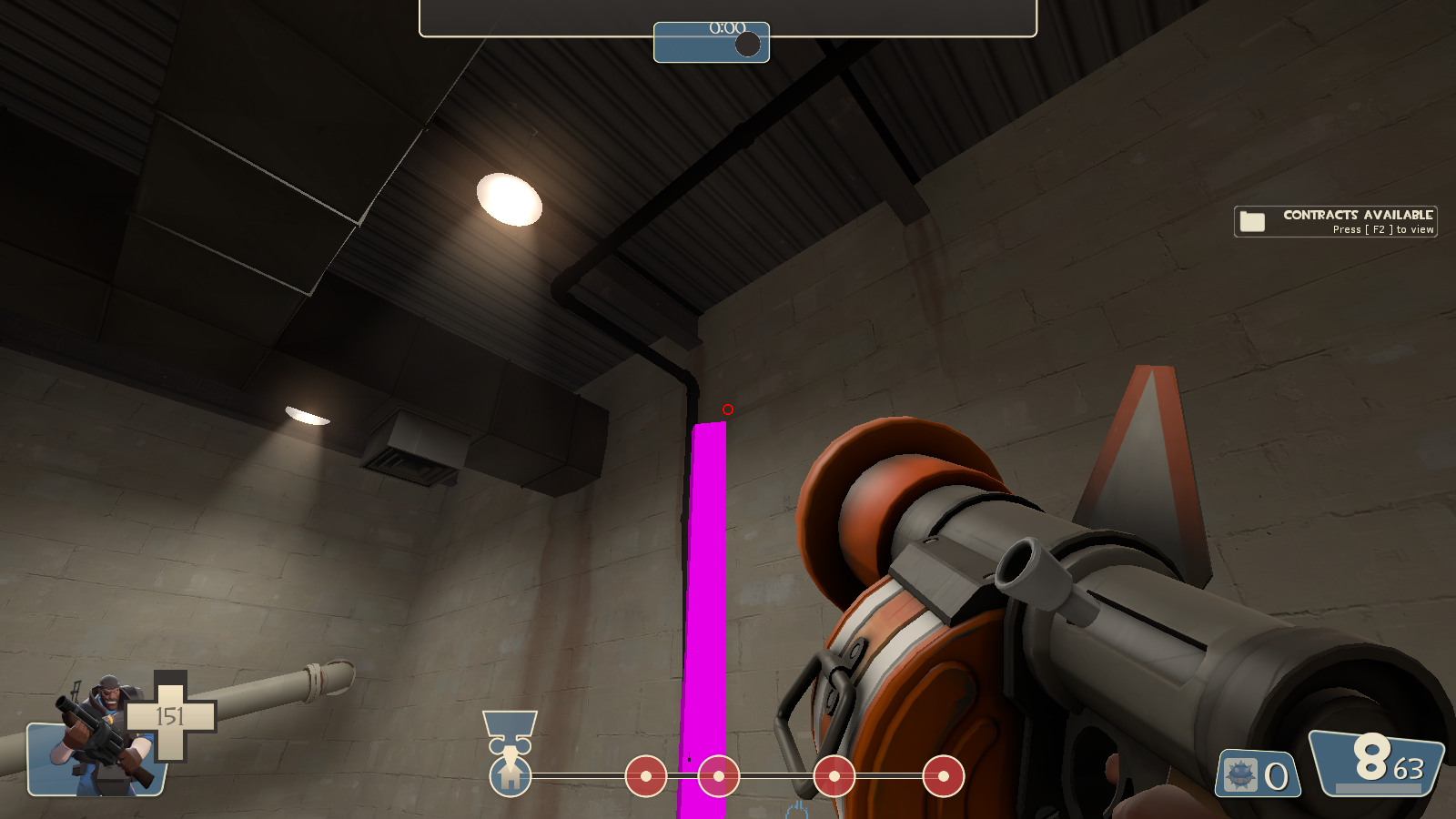Click the folder icon on the Contracts notification

pos(1252,220)
